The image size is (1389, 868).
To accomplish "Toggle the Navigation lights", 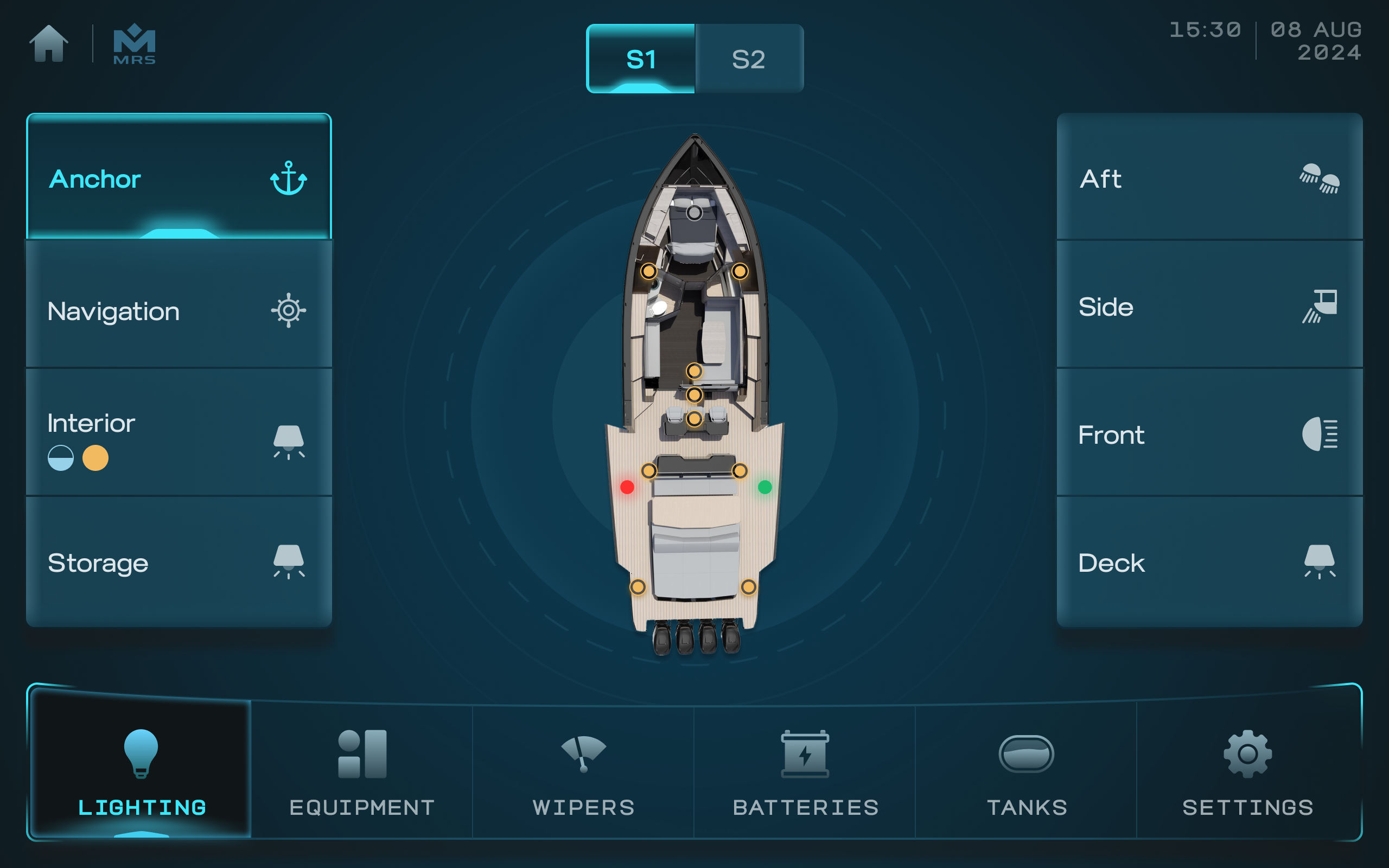I will pos(179,310).
